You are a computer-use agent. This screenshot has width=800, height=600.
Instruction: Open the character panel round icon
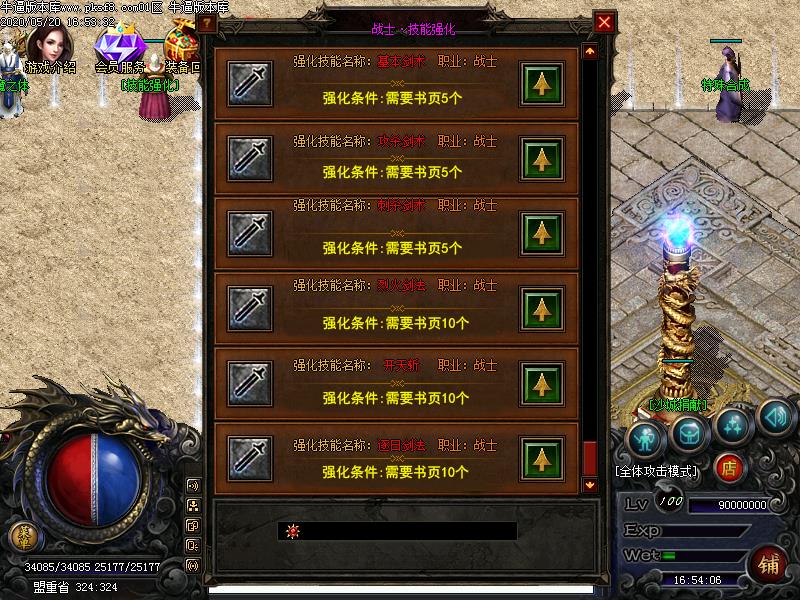(647, 438)
